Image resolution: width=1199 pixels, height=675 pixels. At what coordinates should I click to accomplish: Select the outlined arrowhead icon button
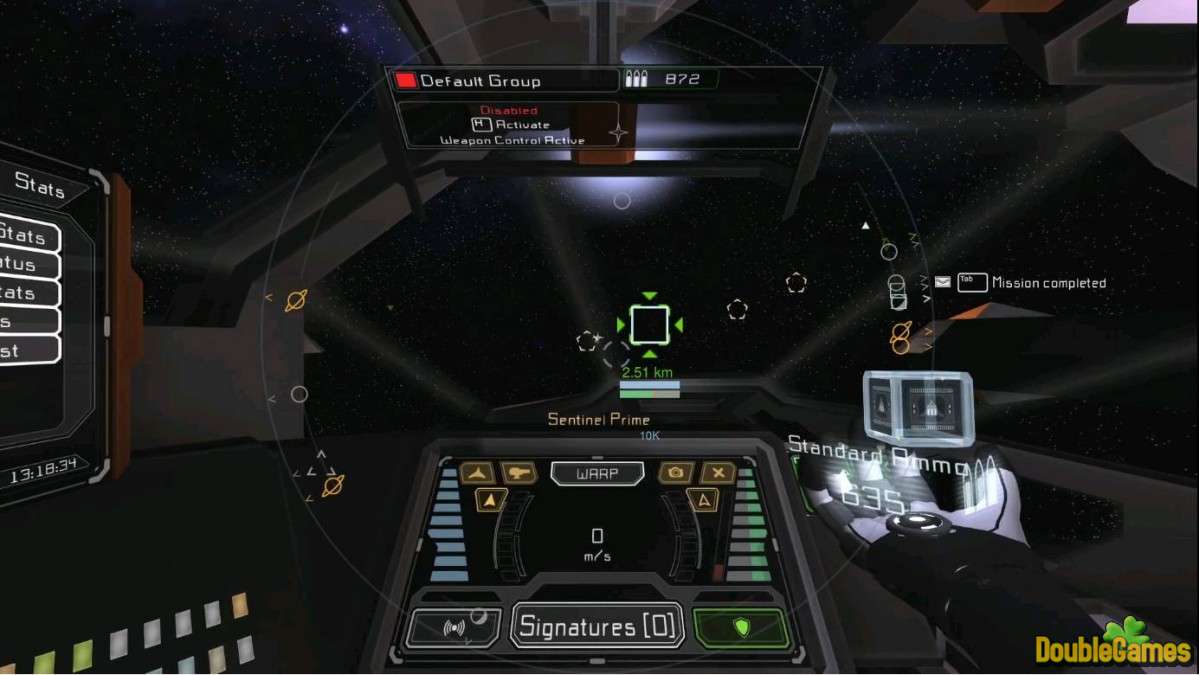click(703, 500)
